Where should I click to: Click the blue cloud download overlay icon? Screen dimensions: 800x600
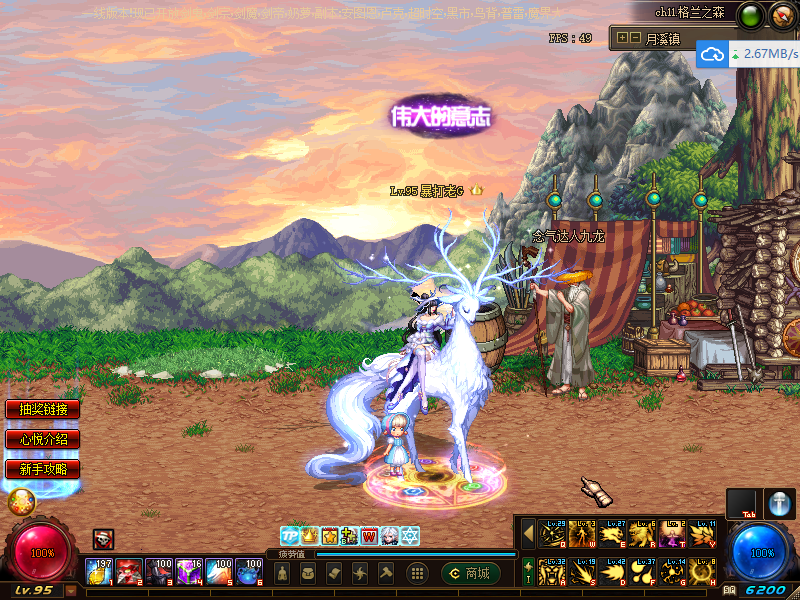tap(712, 54)
